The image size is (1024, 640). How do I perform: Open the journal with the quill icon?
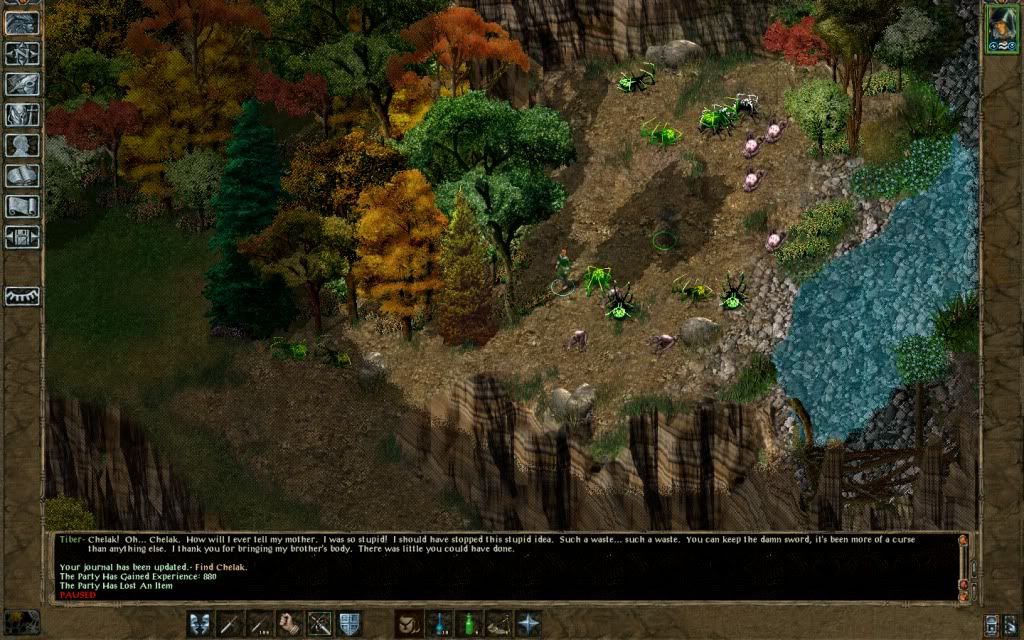[22, 84]
